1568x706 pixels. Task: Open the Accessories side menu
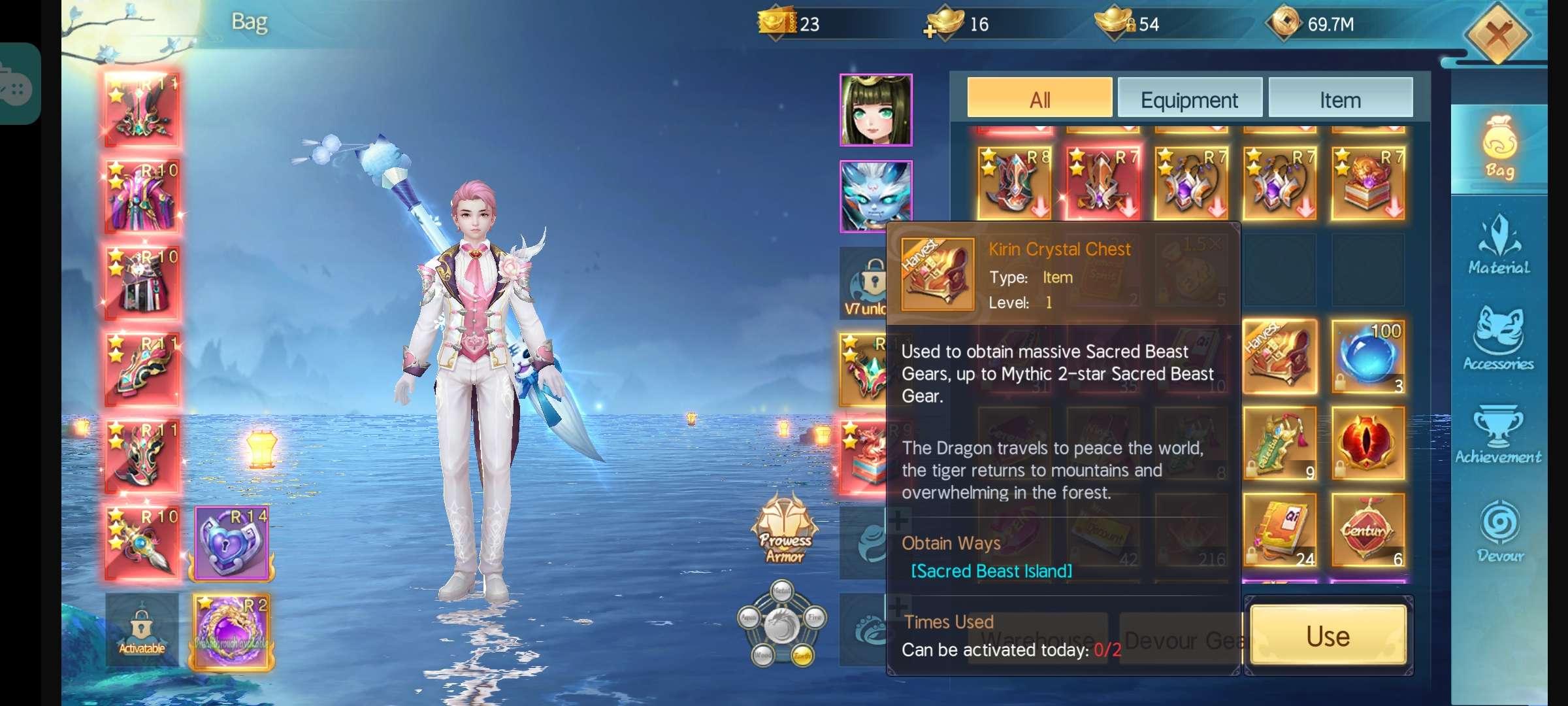pyautogui.click(x=1499, y=340)
